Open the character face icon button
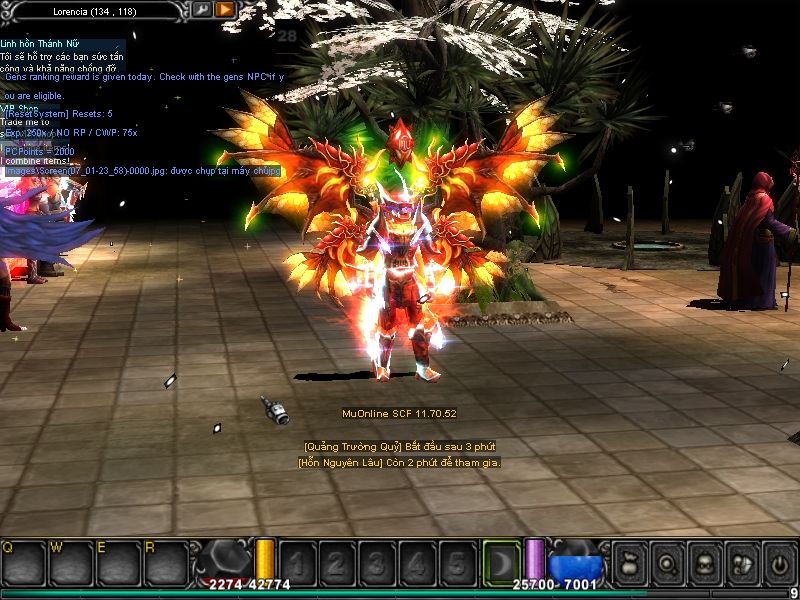 point(704,563)
